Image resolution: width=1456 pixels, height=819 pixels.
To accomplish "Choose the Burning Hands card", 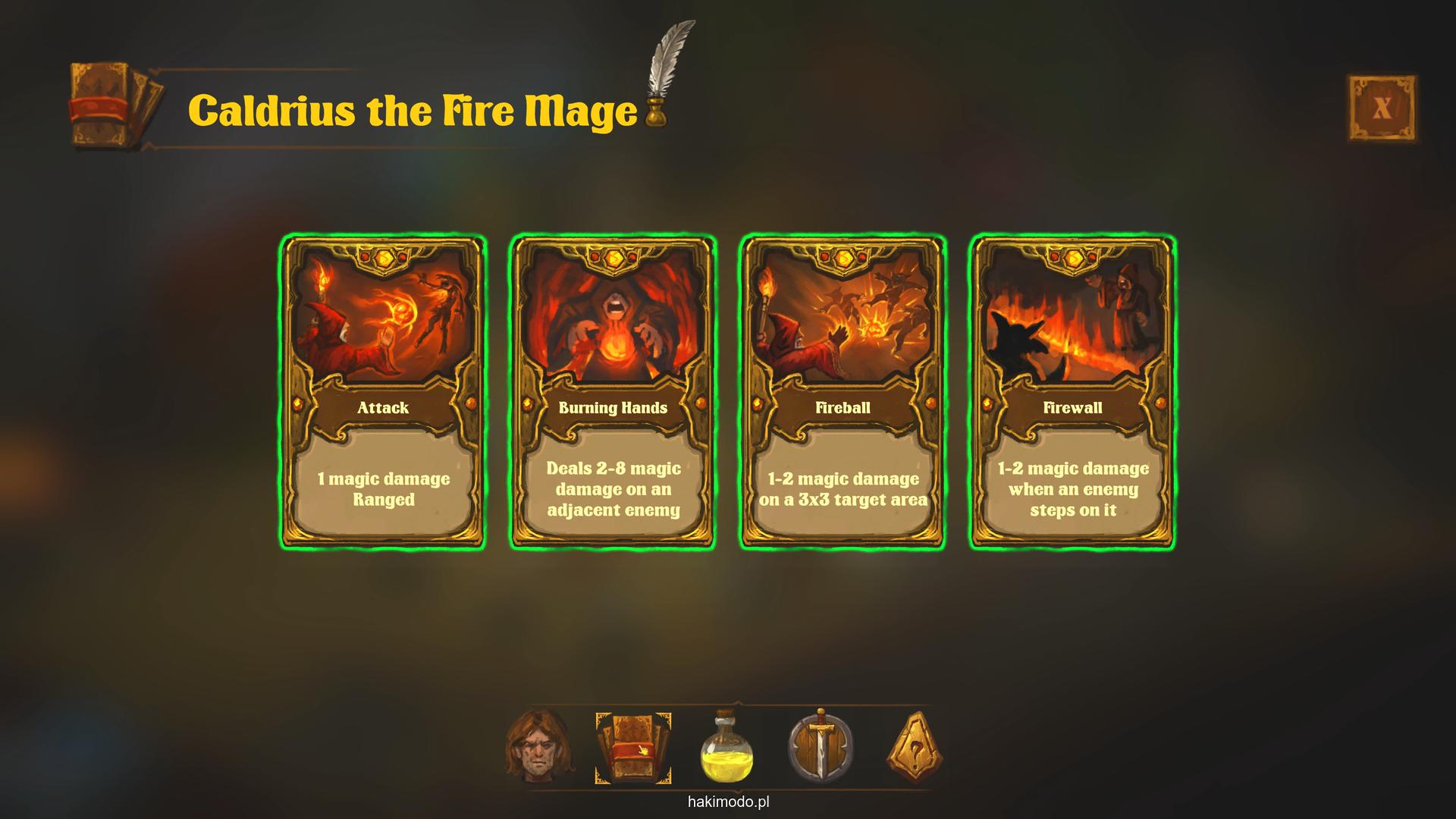I will coord(613,392).
